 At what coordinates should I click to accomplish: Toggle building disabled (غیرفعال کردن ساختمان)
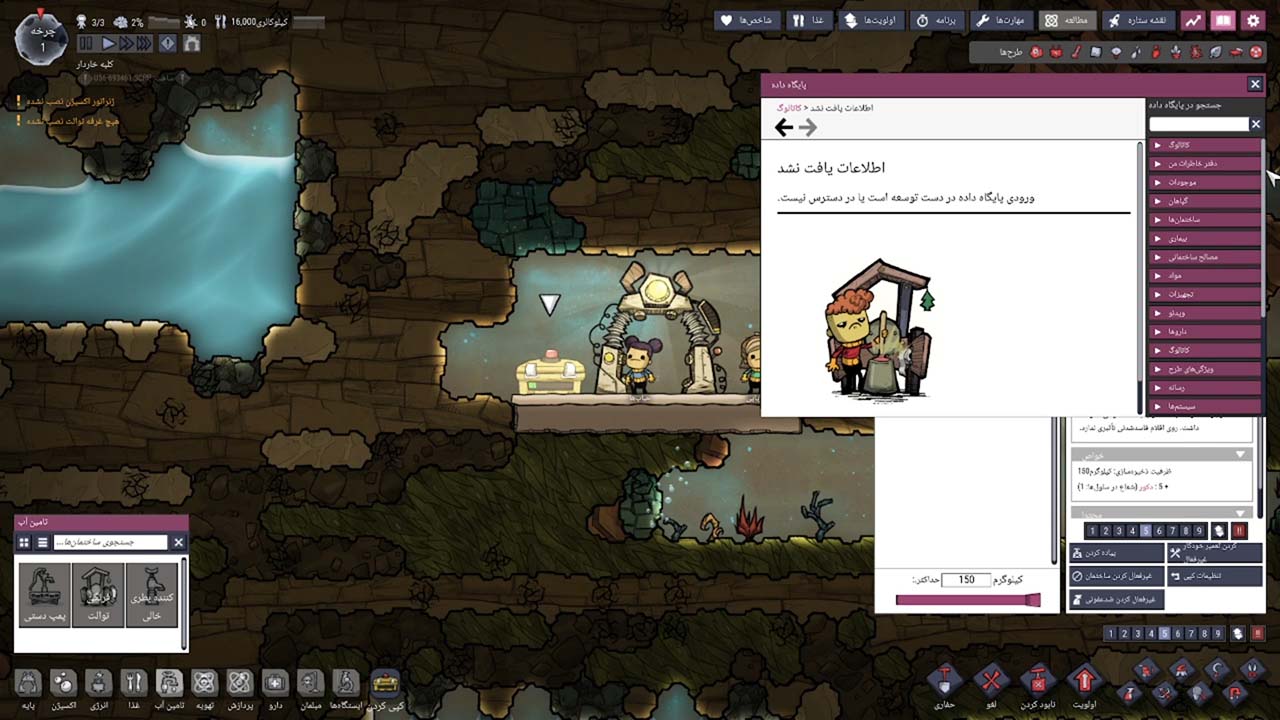(x=1115, y=575)
